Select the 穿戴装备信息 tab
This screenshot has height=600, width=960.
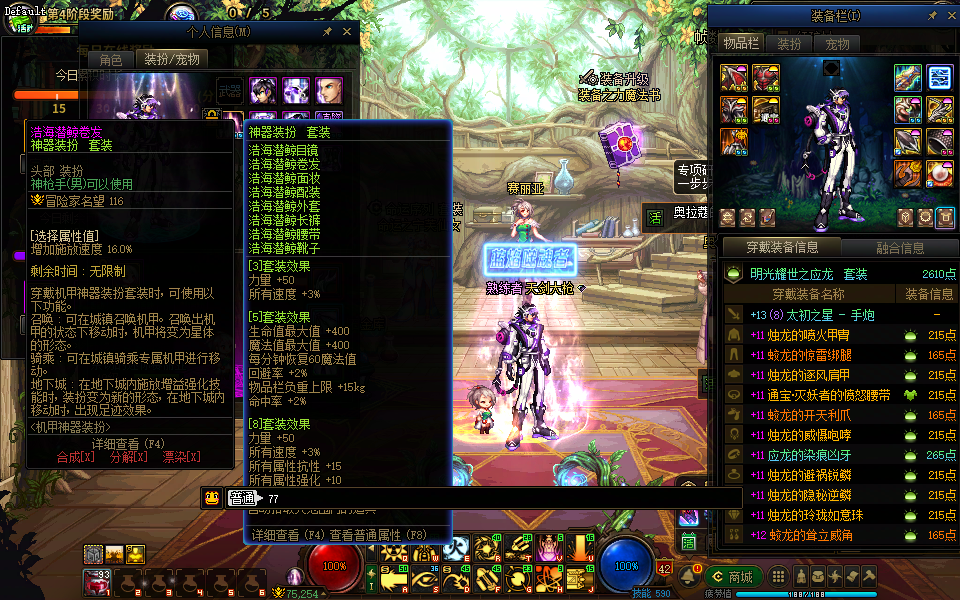click(782, 248)
